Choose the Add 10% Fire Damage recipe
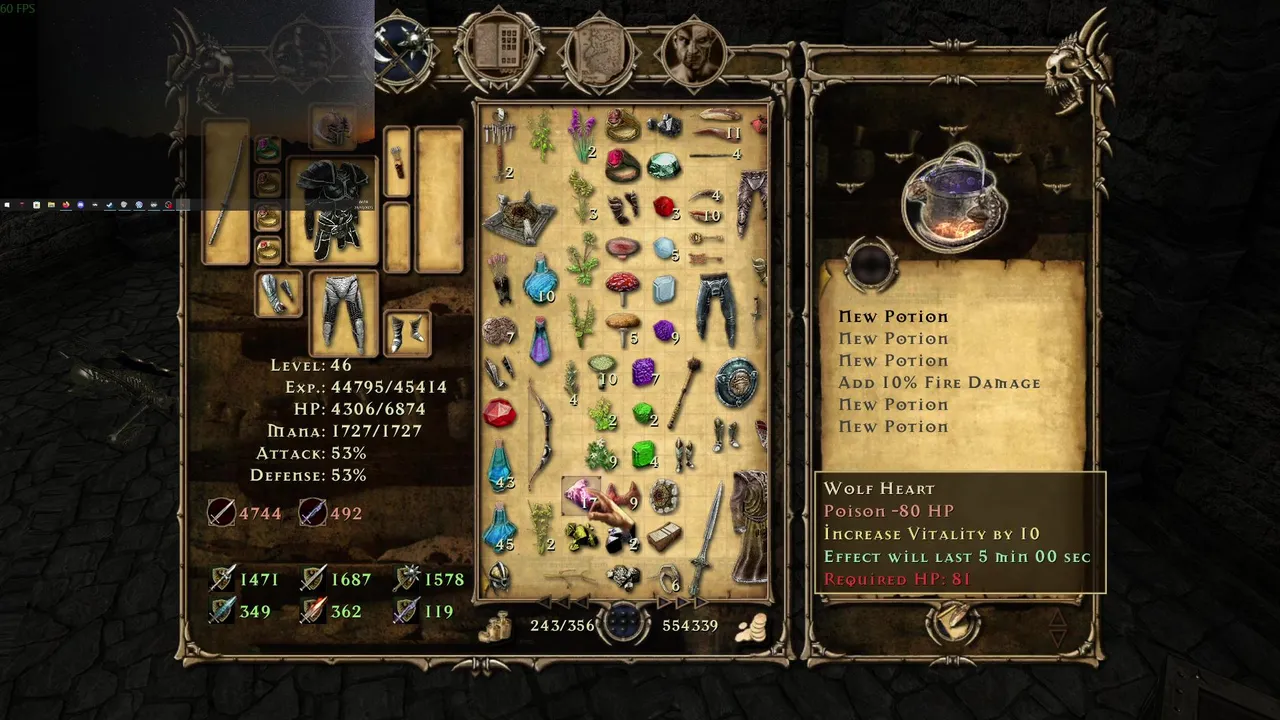This screenshot has height=720, width=1280. [939, 383]
